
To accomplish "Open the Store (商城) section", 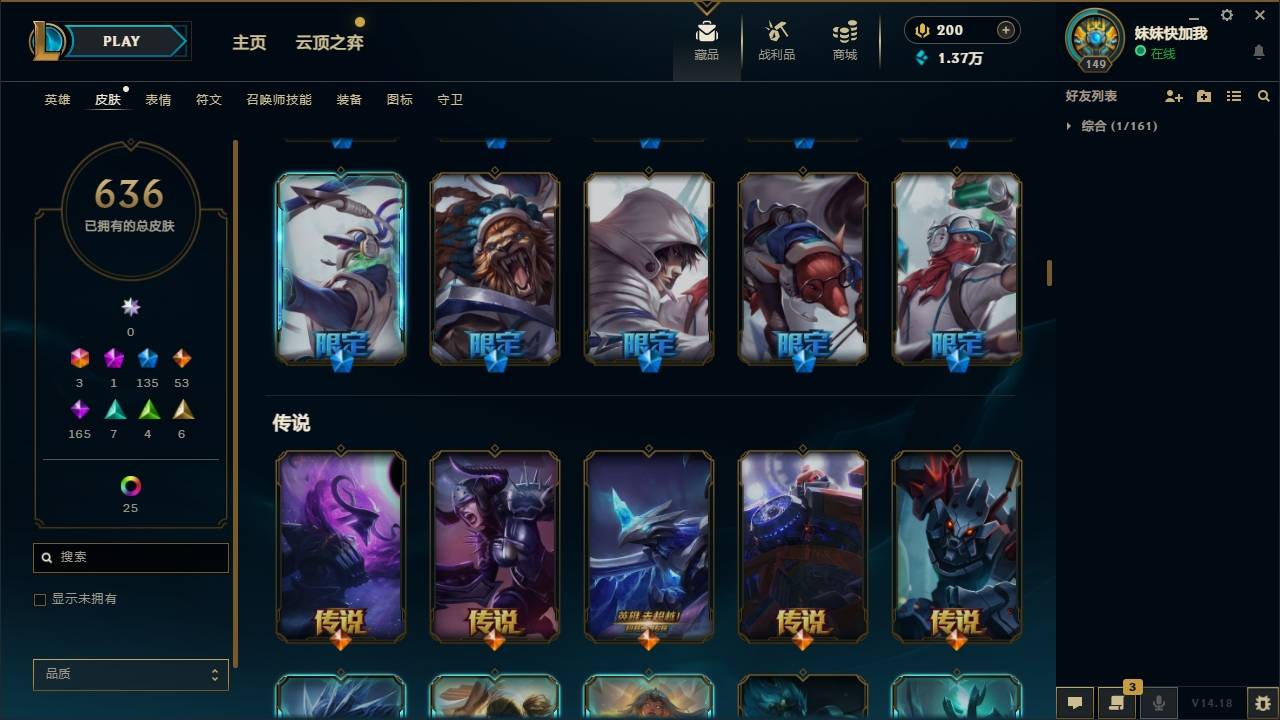I will [843, 40].
